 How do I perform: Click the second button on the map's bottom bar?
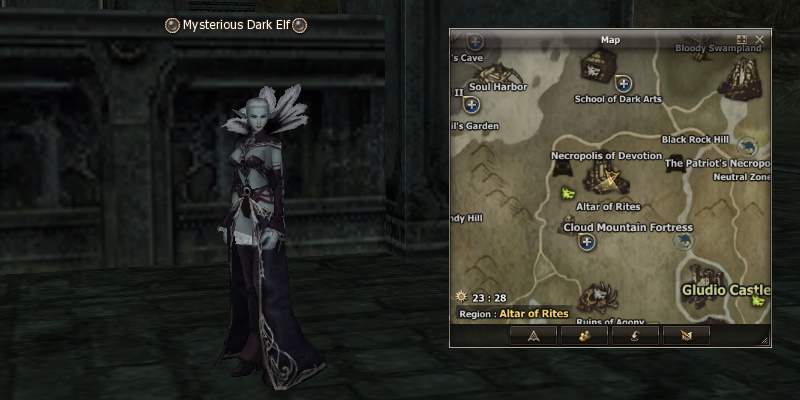point(585,336)
